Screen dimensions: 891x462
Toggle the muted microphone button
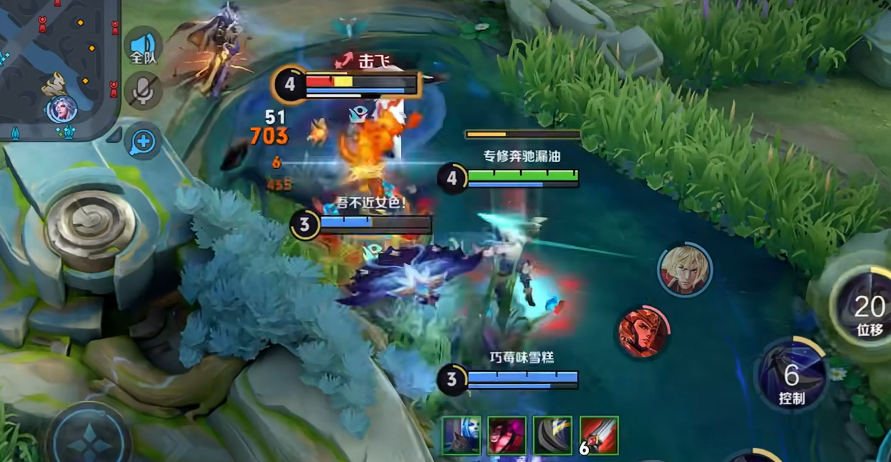[x=143, y=91]
